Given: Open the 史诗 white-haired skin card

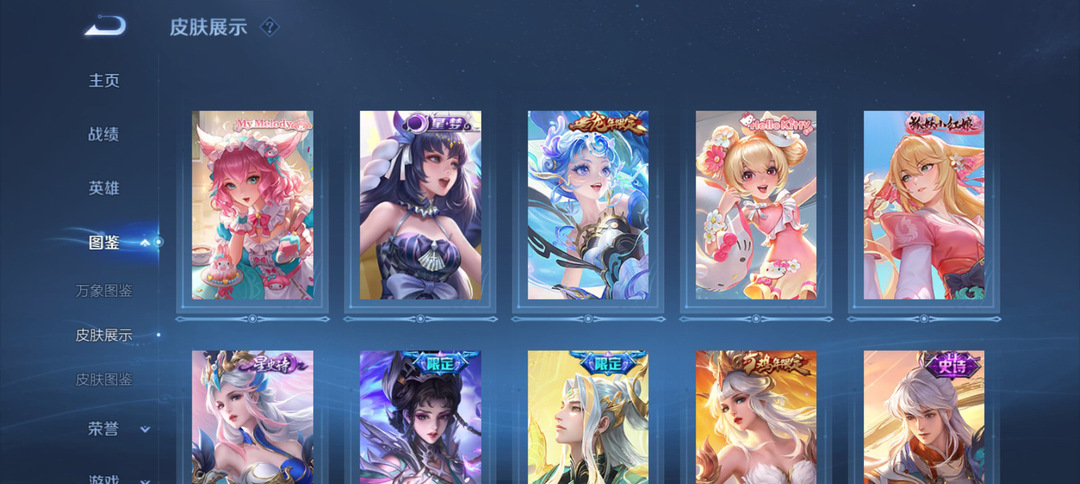Looking at the screenshot, I should pos(924,417).
